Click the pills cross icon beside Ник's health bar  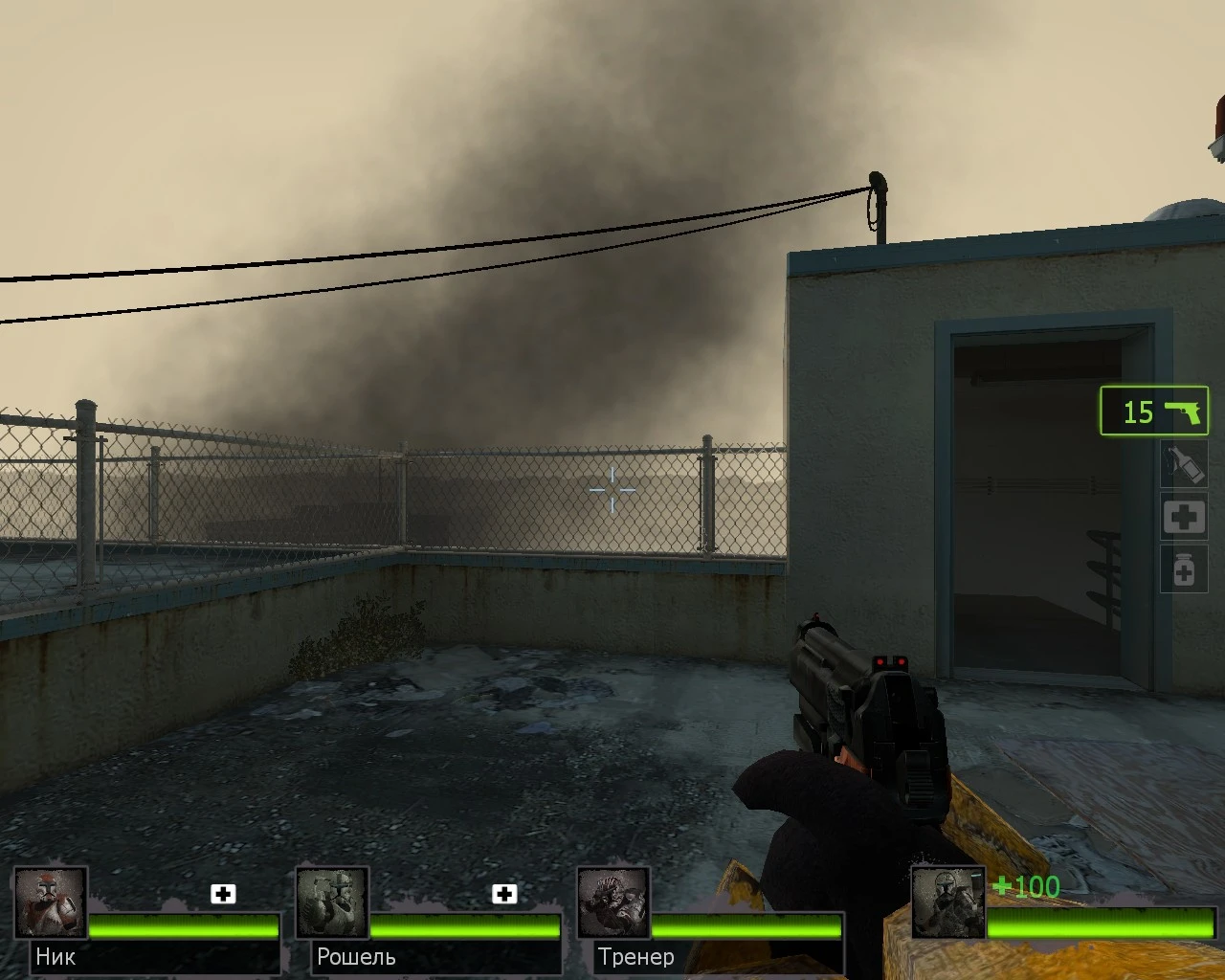[x=224, y=894]
